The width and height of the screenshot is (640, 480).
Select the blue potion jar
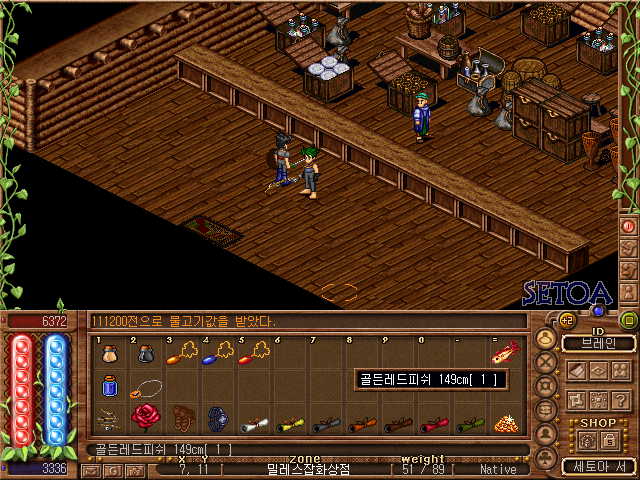pyautogui.click(x=110, y=385)
